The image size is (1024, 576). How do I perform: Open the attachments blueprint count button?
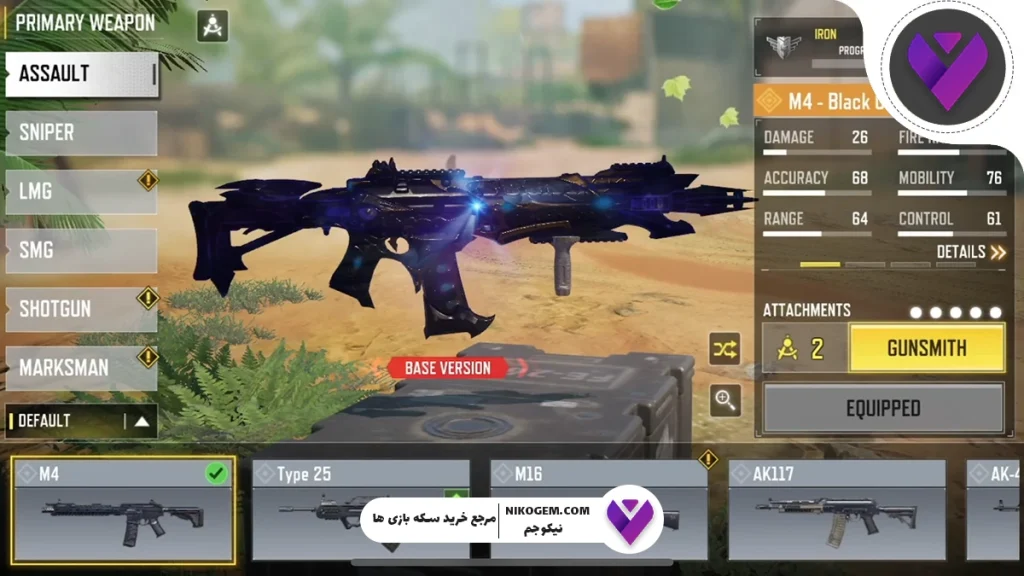point(805,348)
